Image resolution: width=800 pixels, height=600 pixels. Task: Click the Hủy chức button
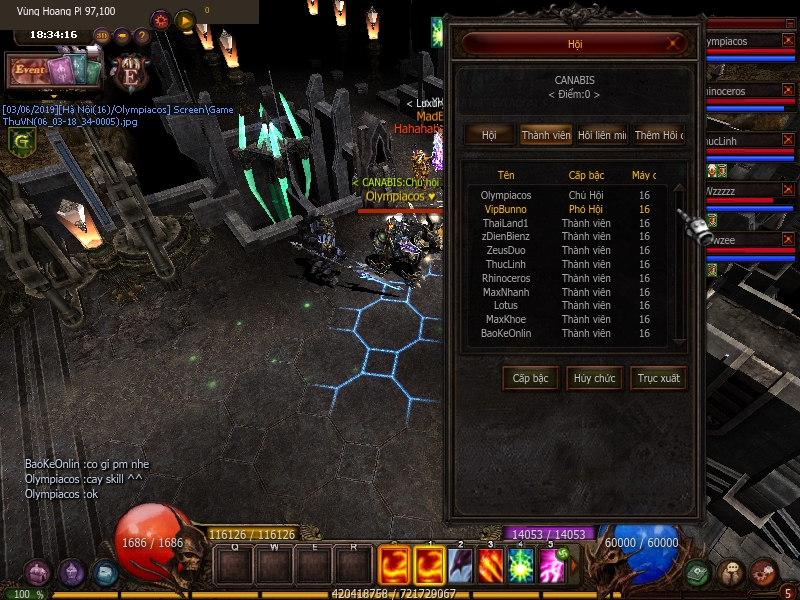(594, 379)
